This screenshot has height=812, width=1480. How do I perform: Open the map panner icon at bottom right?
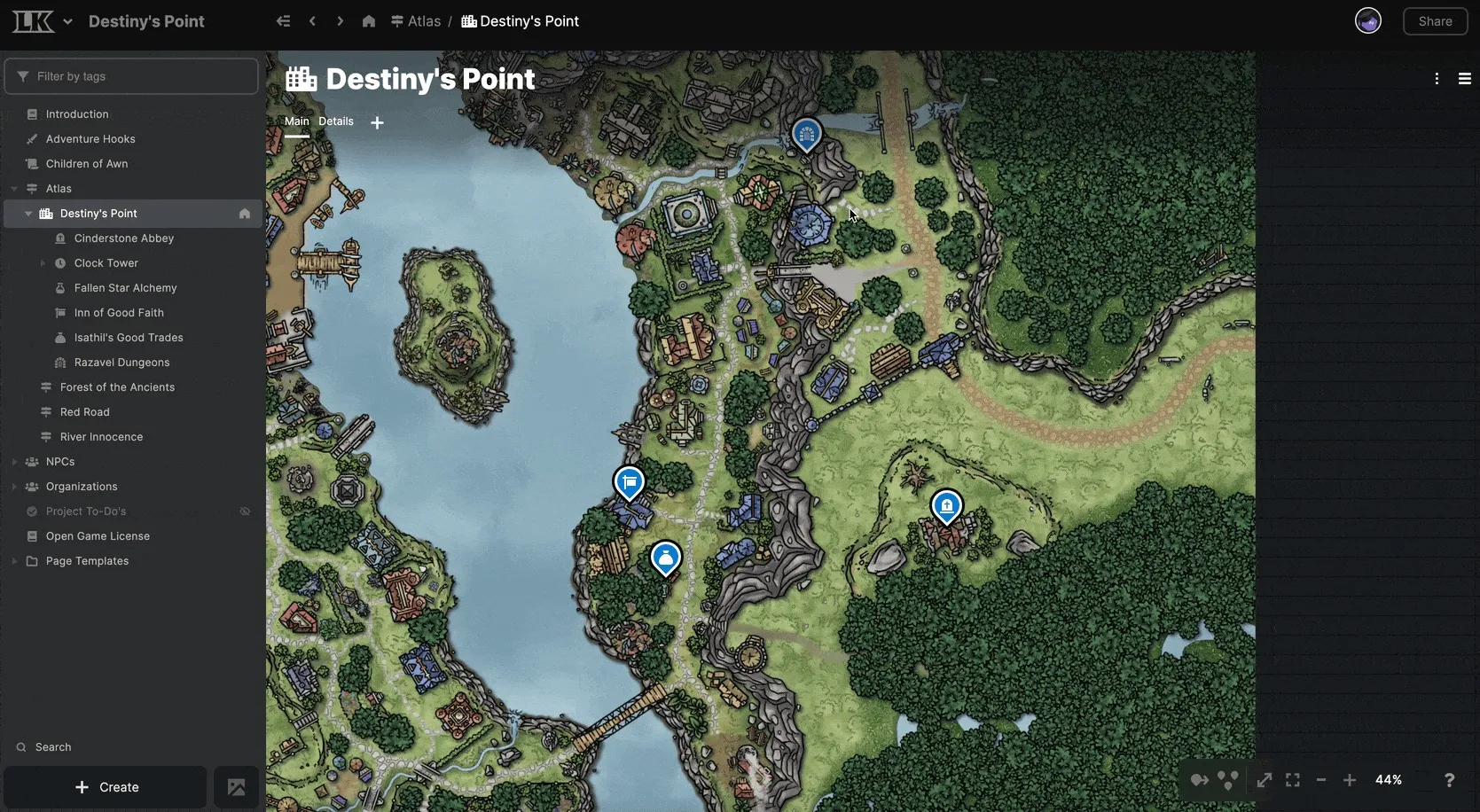pos(1199,779)
